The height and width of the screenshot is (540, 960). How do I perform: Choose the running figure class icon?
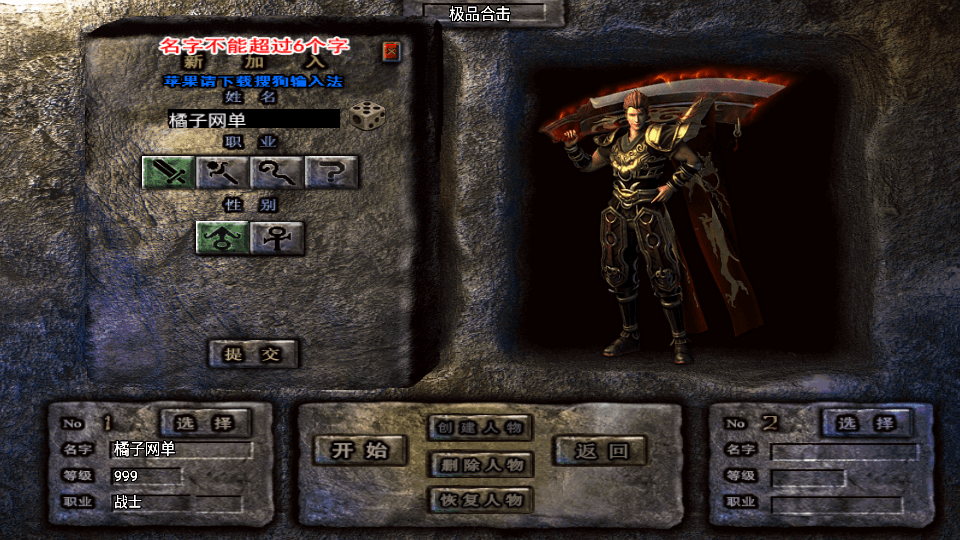click(222, 173)
